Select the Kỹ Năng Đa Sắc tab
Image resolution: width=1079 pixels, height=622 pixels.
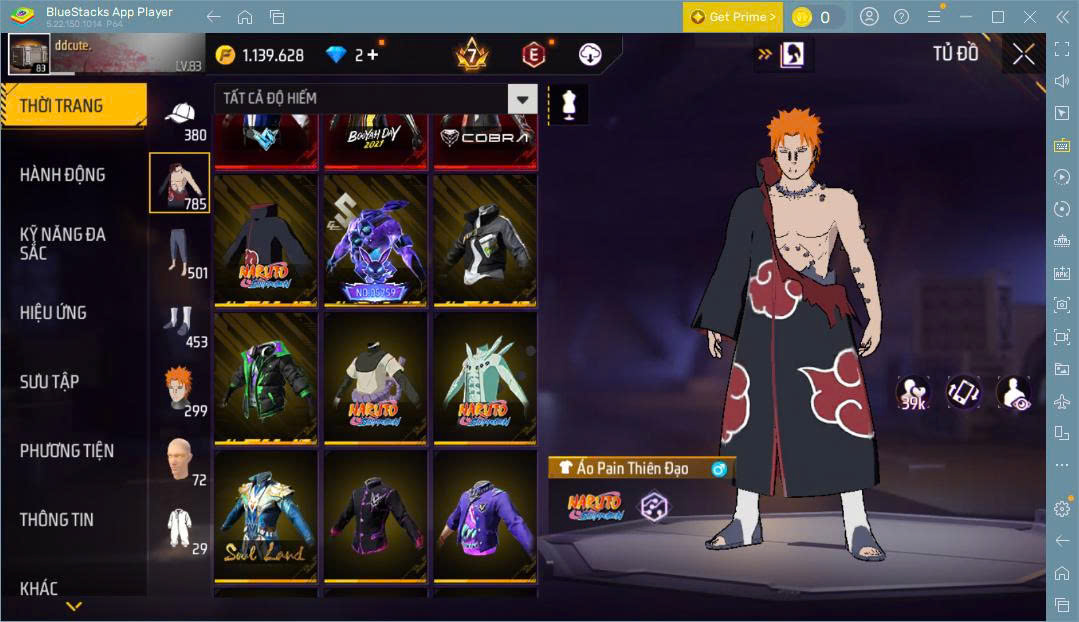[x=62, y=243]
